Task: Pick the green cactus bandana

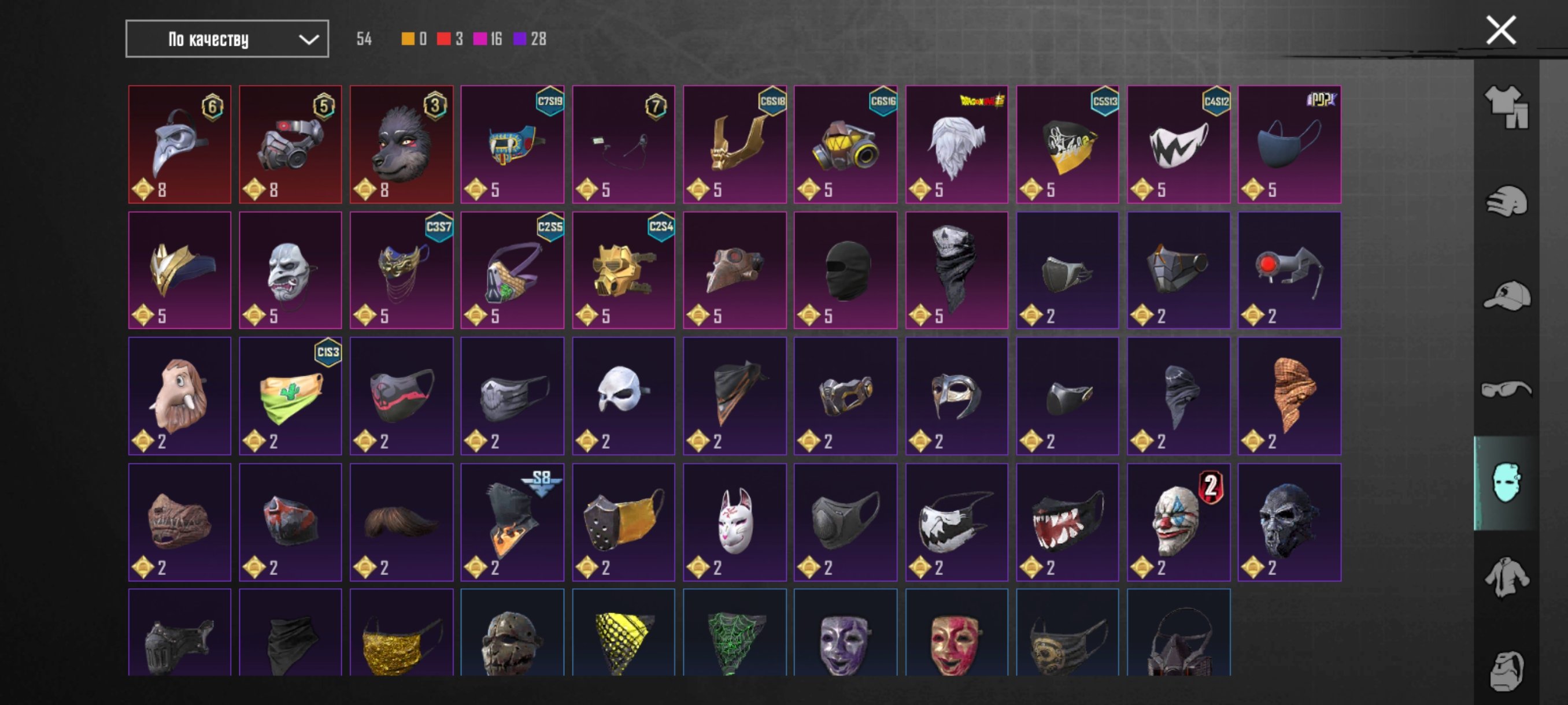Action: pos(290,396)
